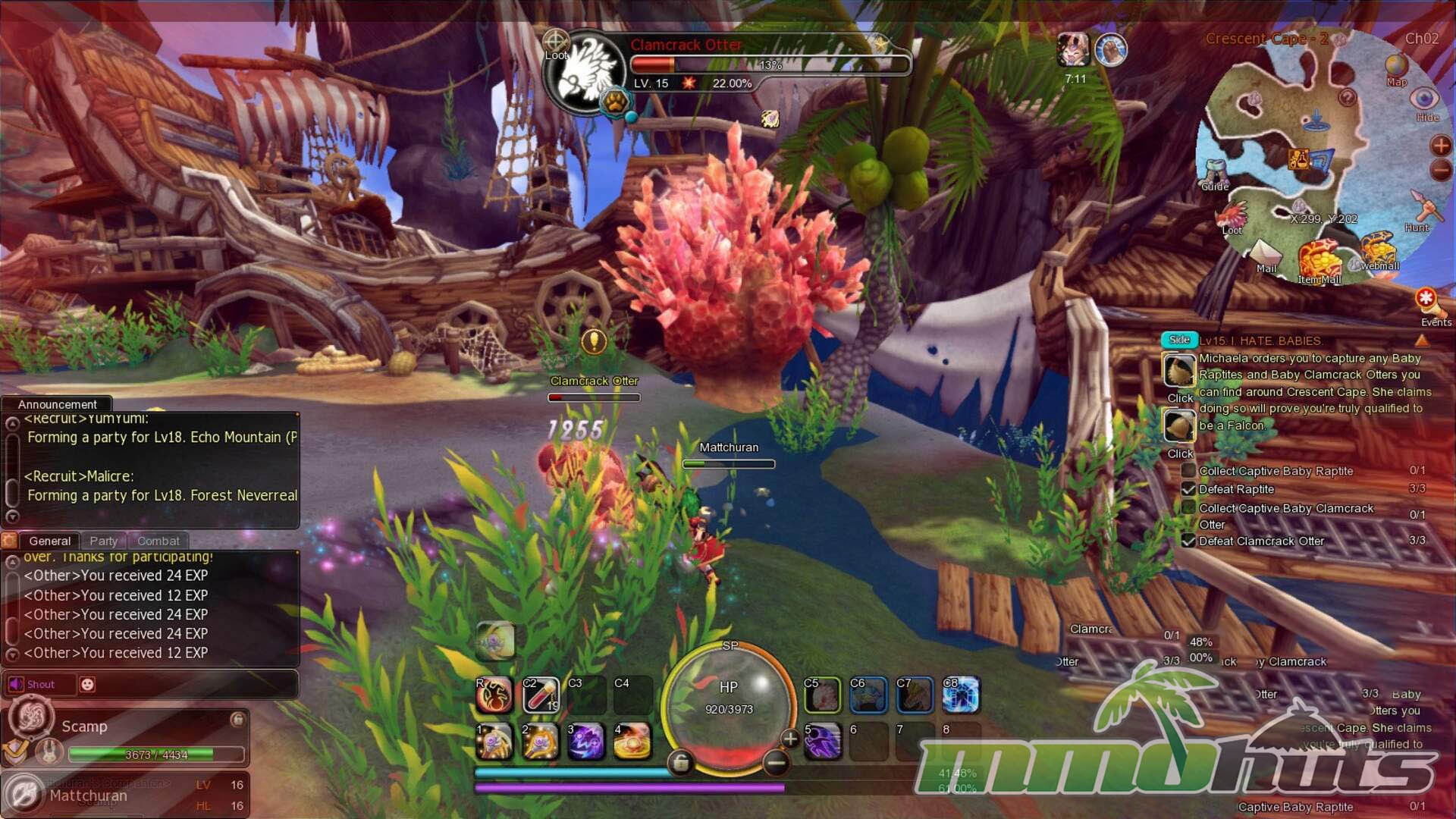Viewport: 1456px width, 819px height.
Task: Activate the golden swirl skill in slot 4
Action: click(632, 741)
